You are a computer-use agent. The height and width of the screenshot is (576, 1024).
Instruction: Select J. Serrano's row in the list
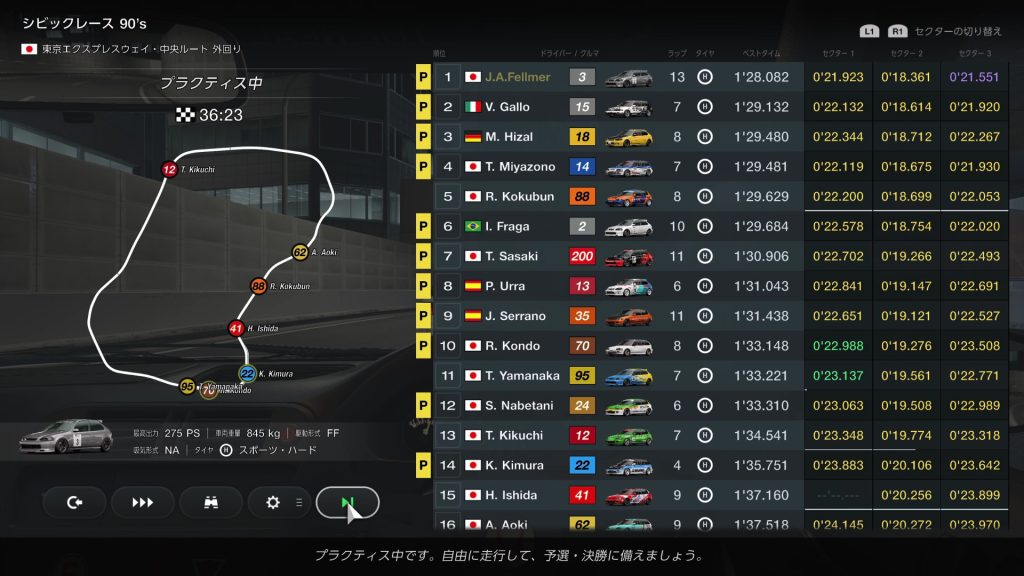click(x=620, y=316)
